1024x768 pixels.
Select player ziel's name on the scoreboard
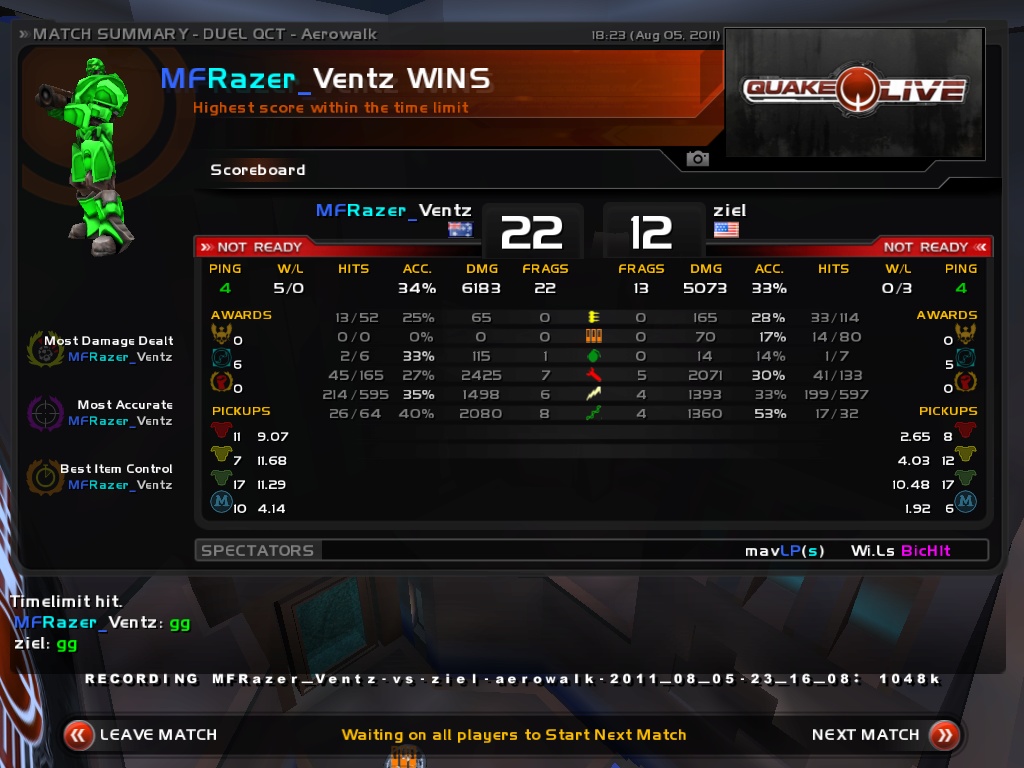pyautogui.click(x=729, y=211)
